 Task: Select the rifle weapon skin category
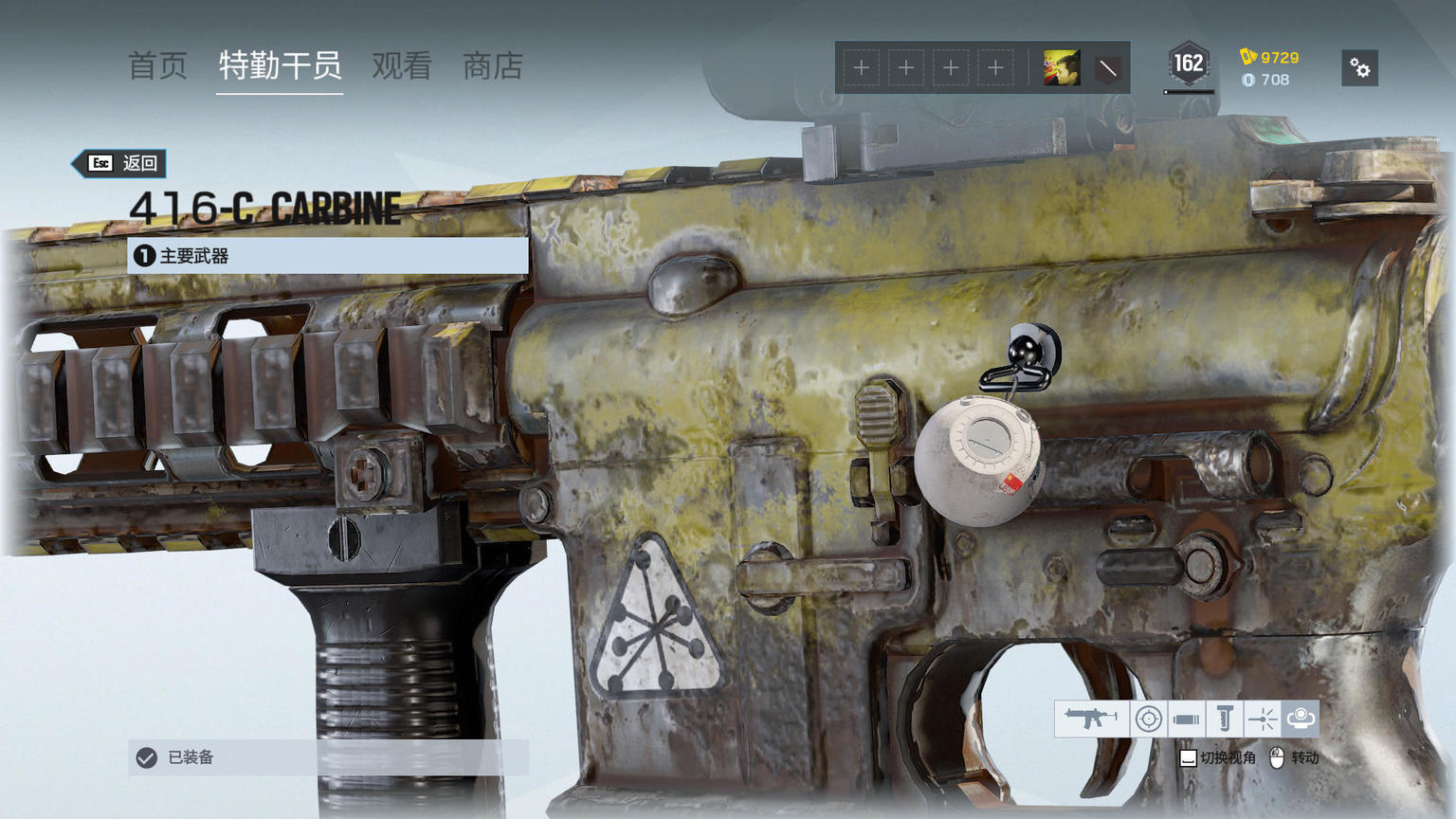coord(1091,719)
